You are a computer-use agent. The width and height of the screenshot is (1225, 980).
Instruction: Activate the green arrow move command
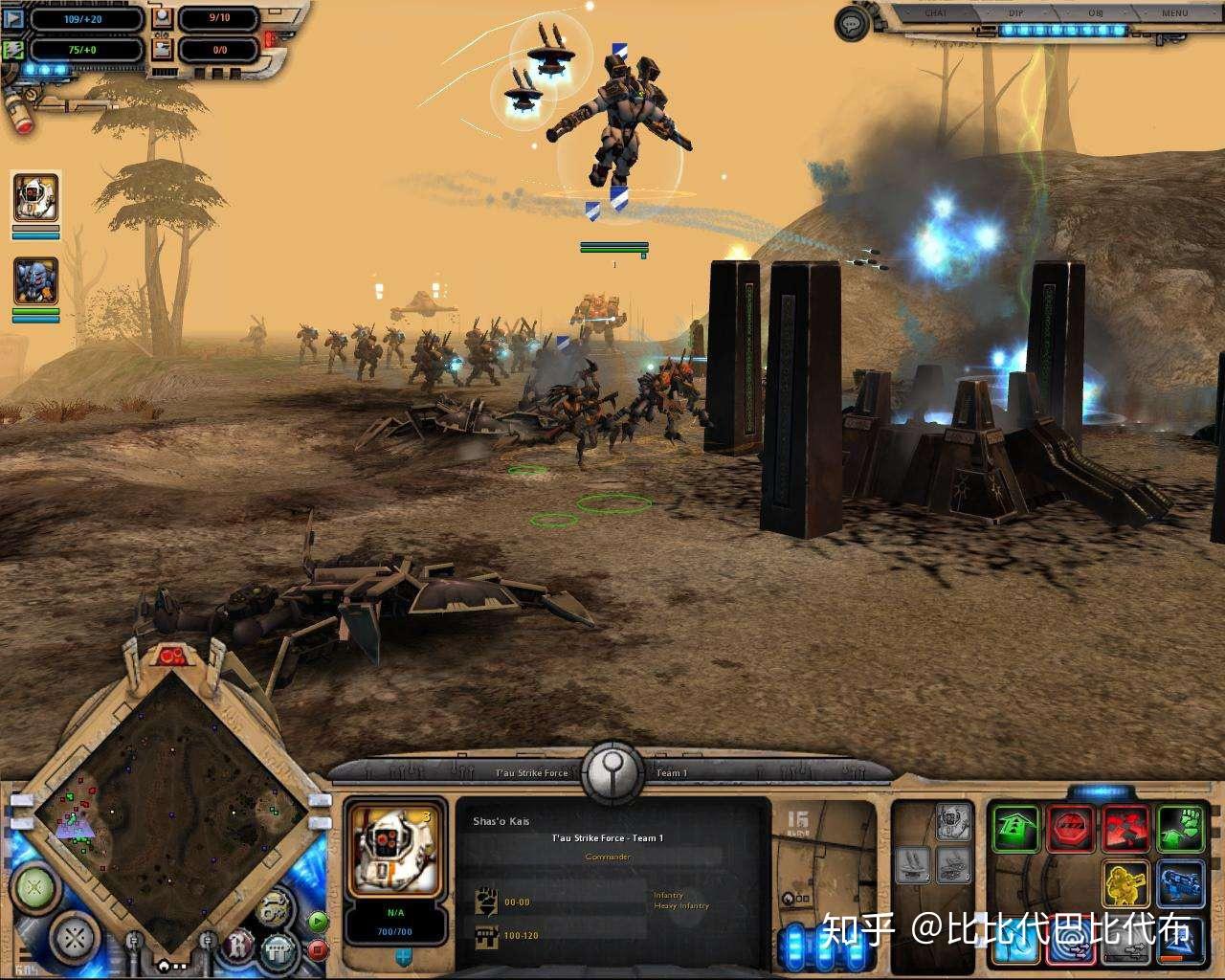pos(1014,829)
